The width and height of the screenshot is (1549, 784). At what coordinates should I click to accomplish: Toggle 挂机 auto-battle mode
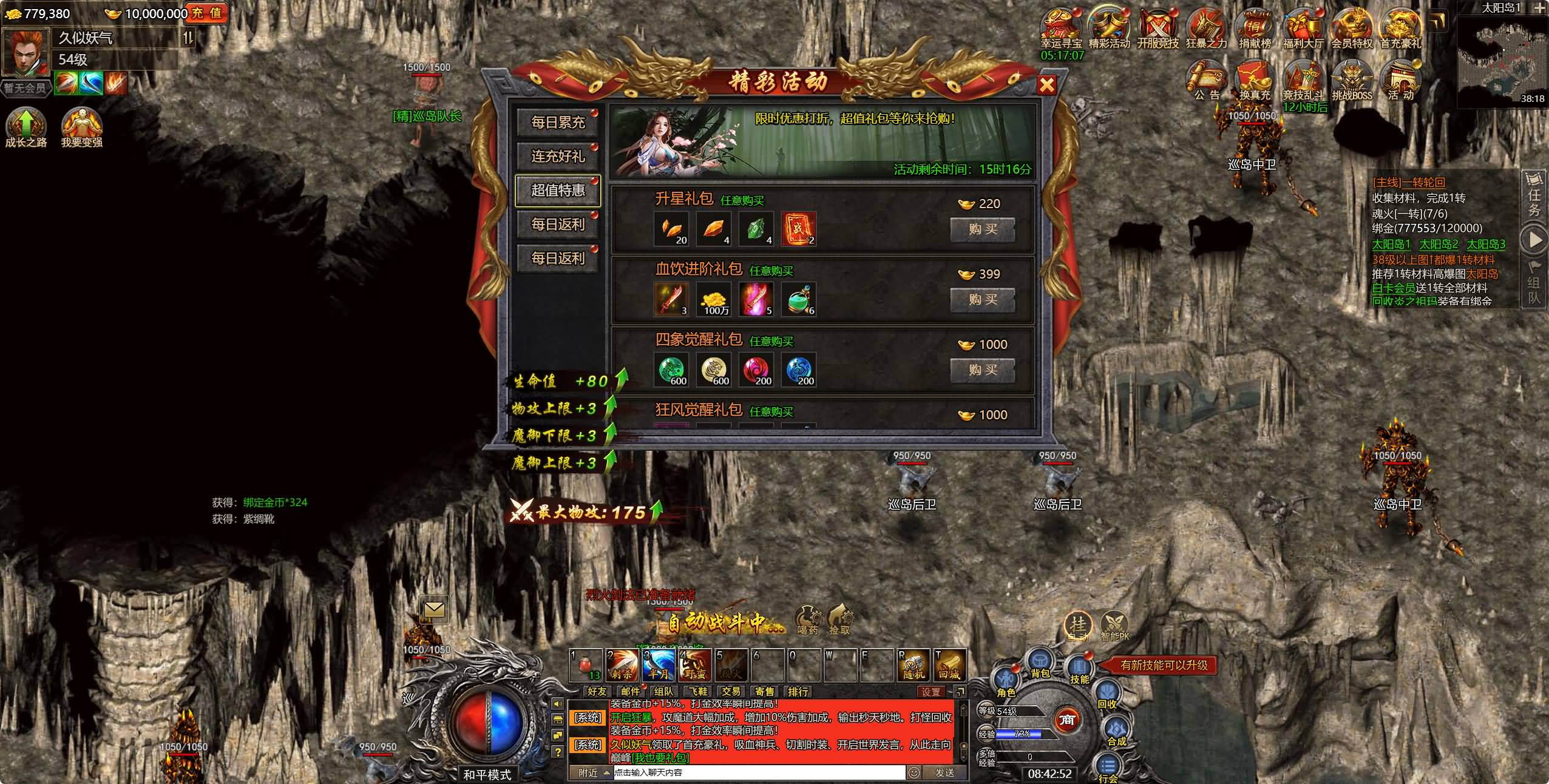pos(1079,626)
